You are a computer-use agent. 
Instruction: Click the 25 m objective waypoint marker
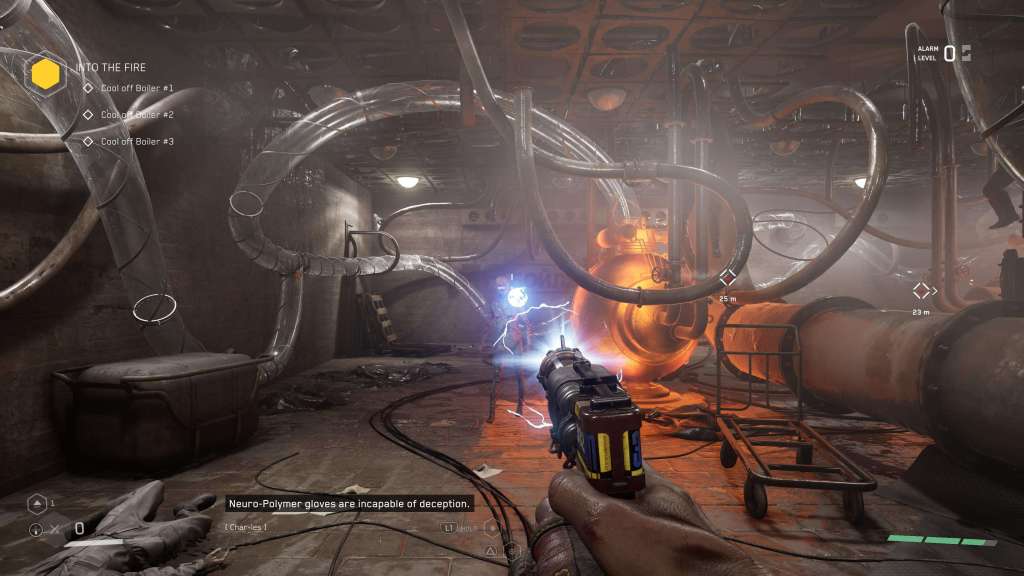click(x=727, y=279)
